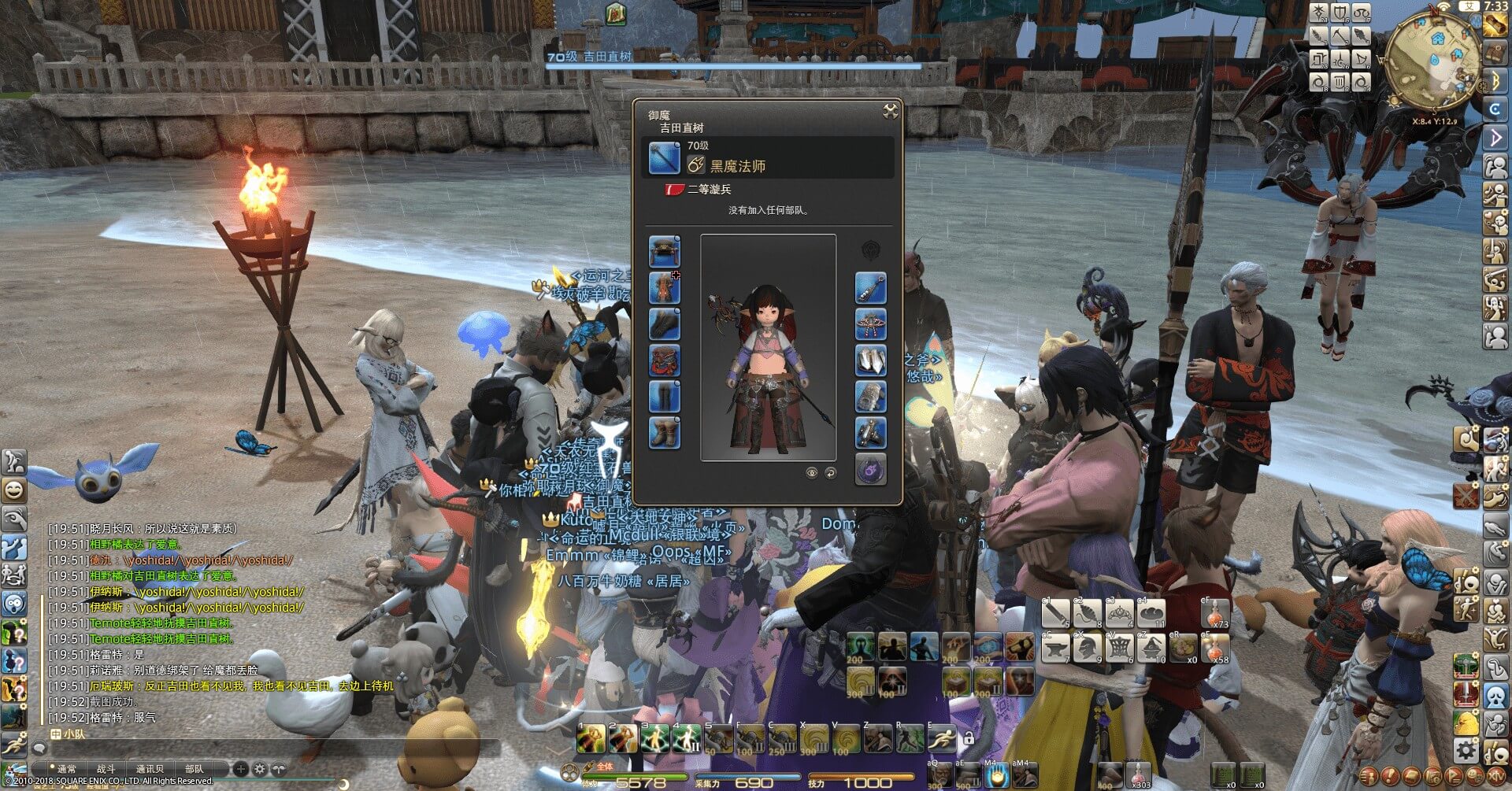Close the character examine window
This screenshot has height=791, width=1512.
pos(891,111)
